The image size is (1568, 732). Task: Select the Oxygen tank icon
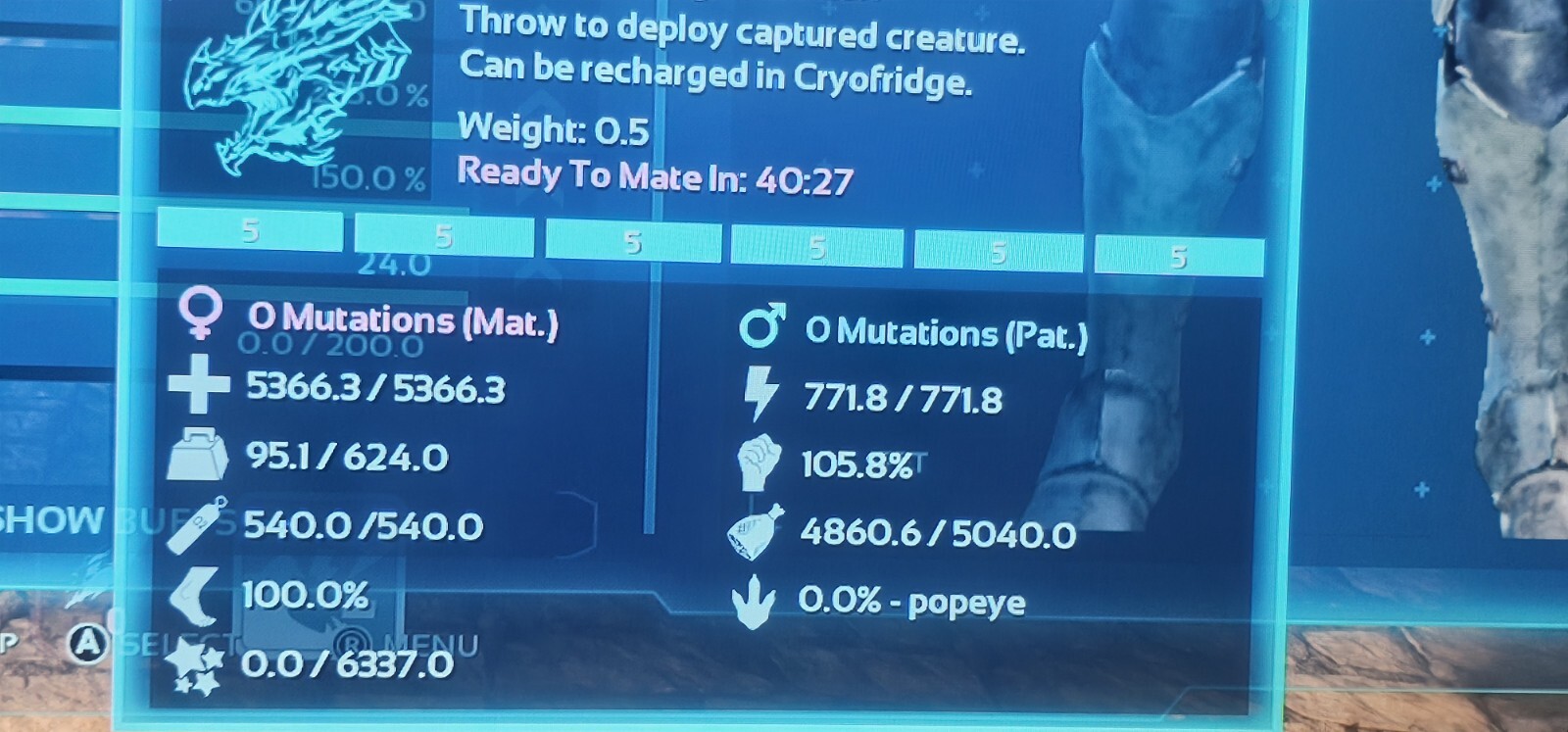(196, 525)
